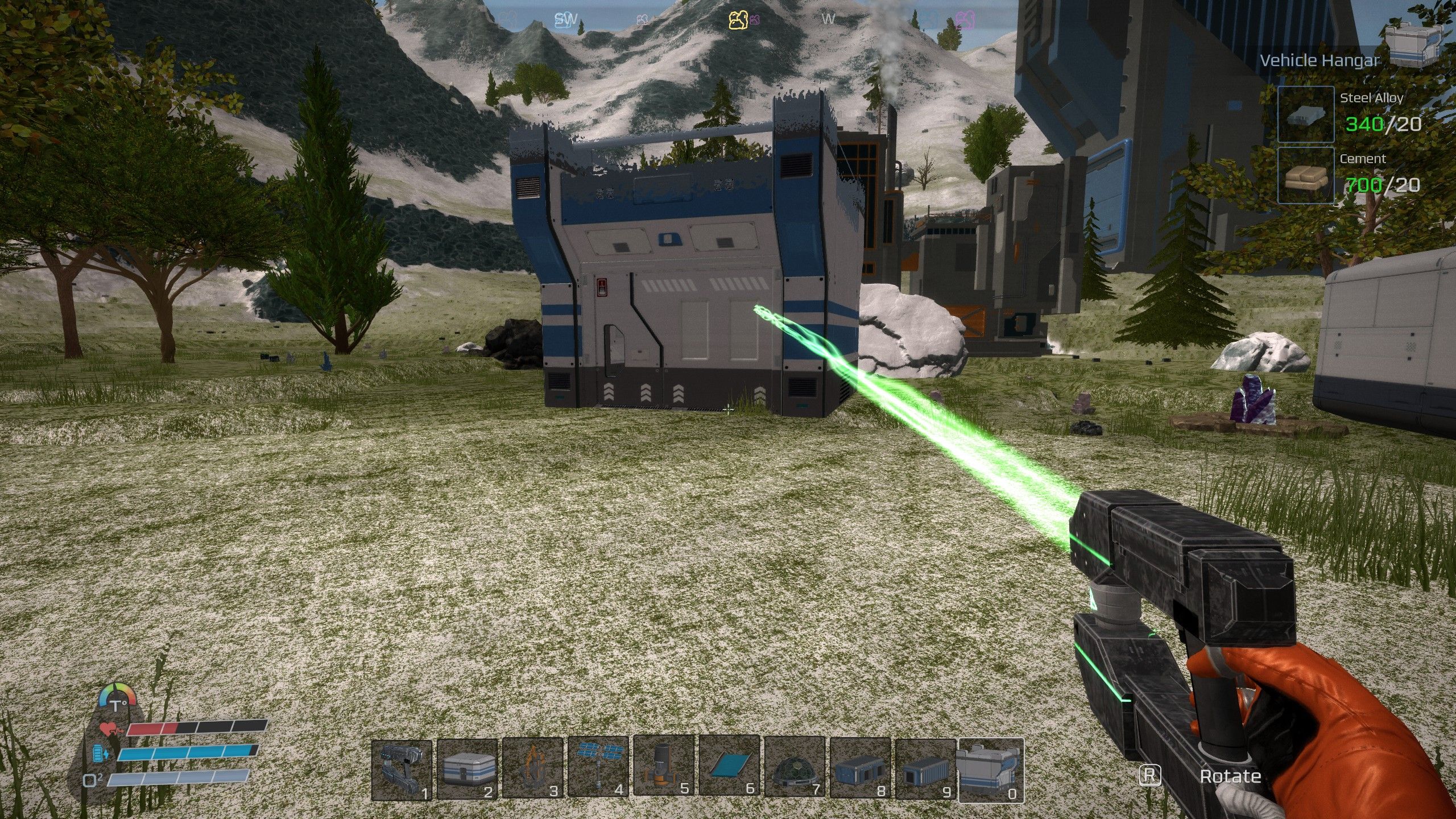Viewport: 1456px width, 819px height.
Task: Choose the white storage container in slot 2
Action: [468, 770]
